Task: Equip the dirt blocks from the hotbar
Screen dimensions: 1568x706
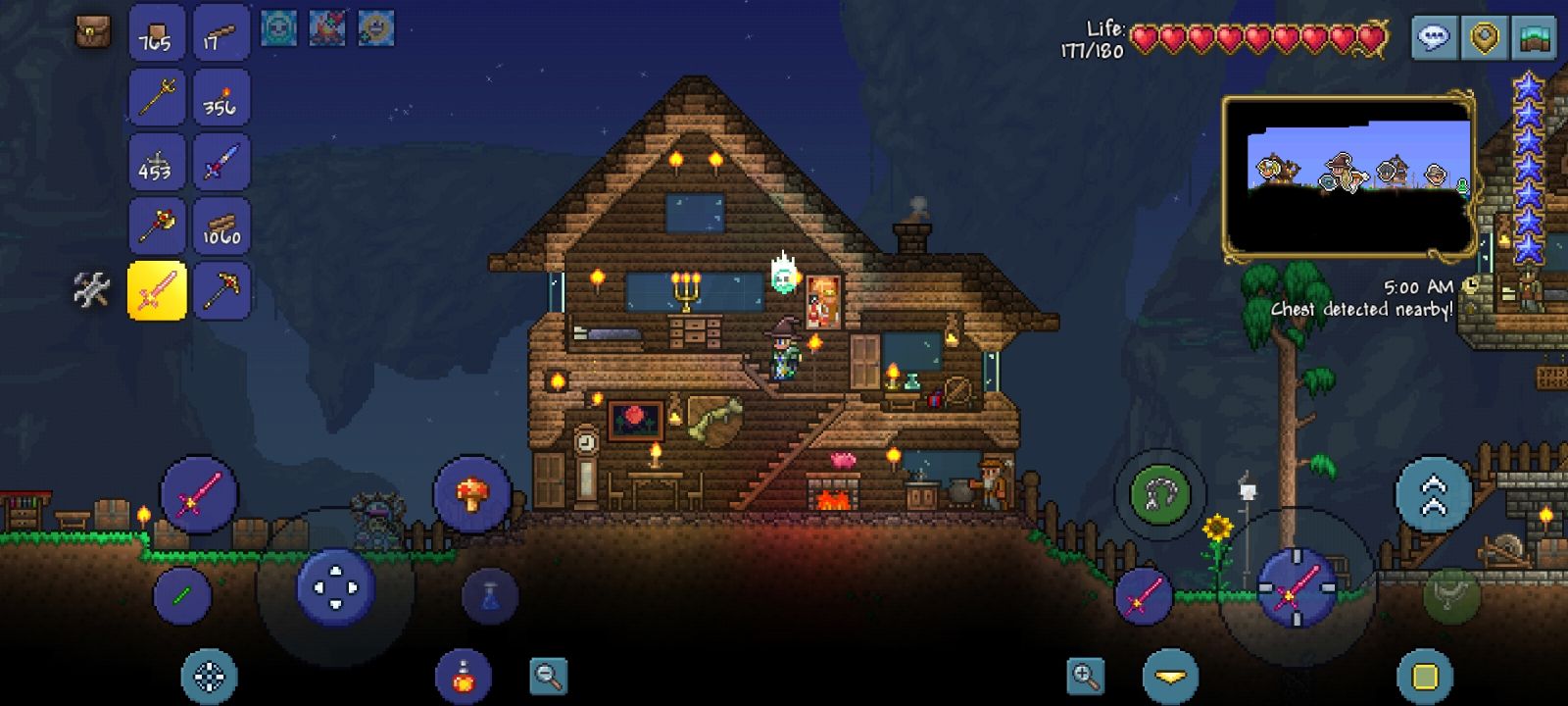Action: [x=157, y=33]
